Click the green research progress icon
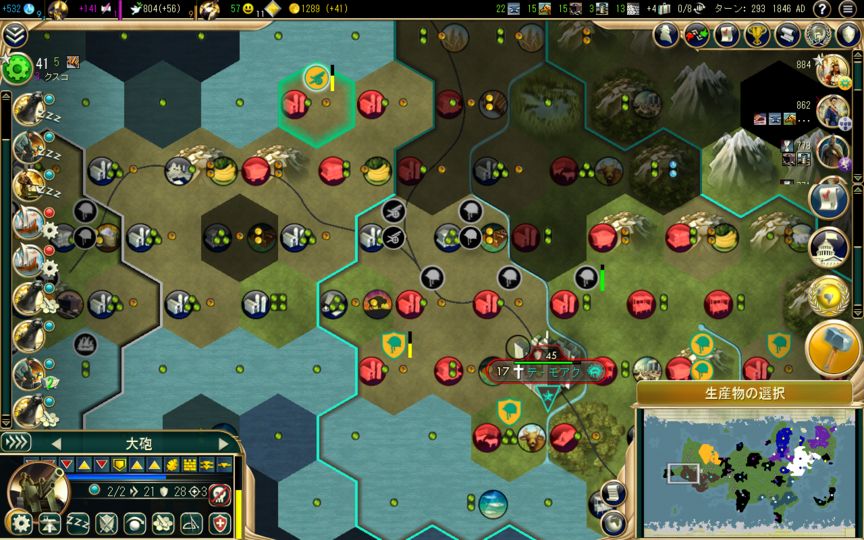This screenshot has height=540, width=864. (x=17, y=69)
